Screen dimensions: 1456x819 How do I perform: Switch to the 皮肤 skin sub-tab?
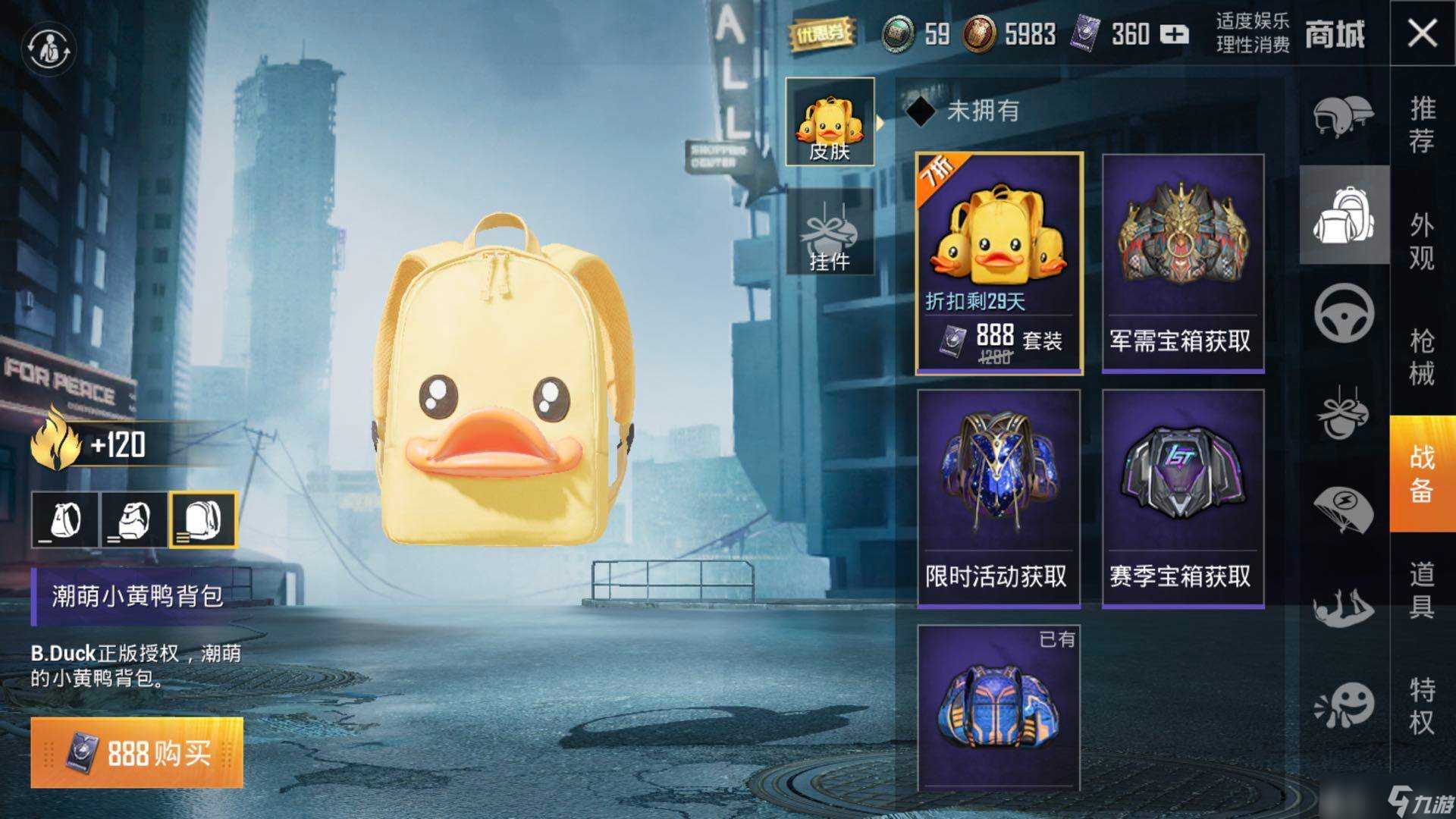tap(830, 122)
